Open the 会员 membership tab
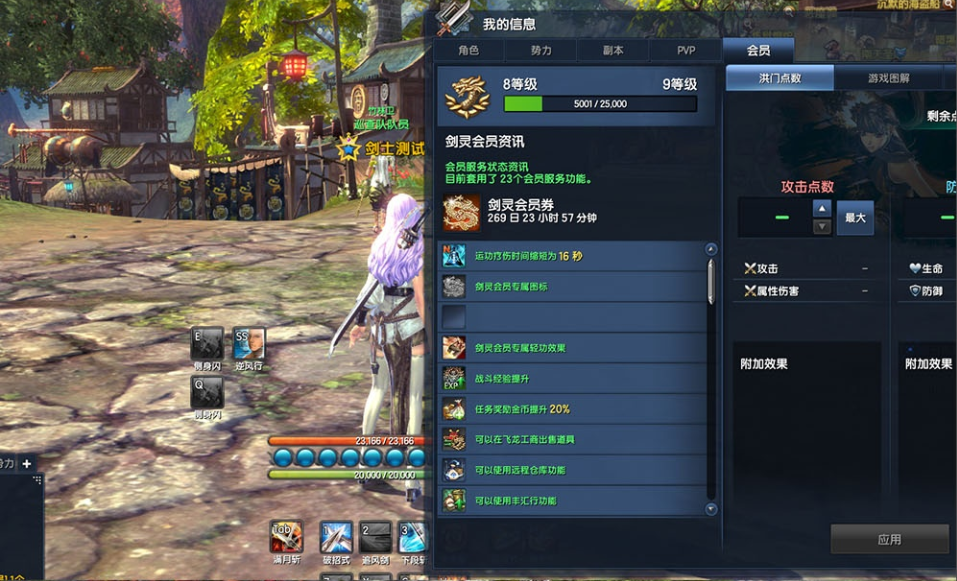Image resolution: width=957 pixels, height=581 pixels. [x=758, y=51]
